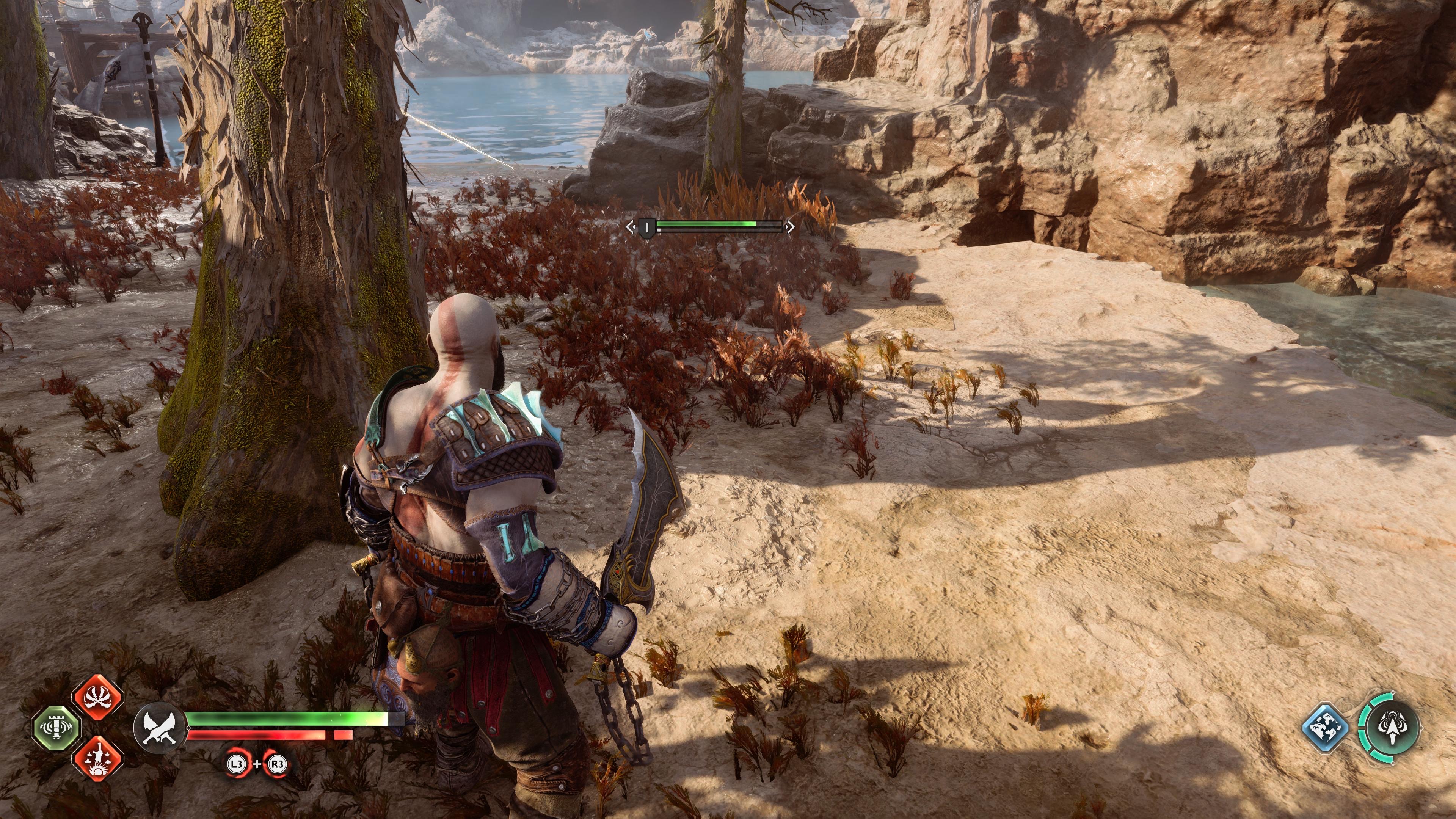Toggle the left enemy-switch chevron
The height and width of the screenshot is (819, 1456).
click(x=631, y=227)
